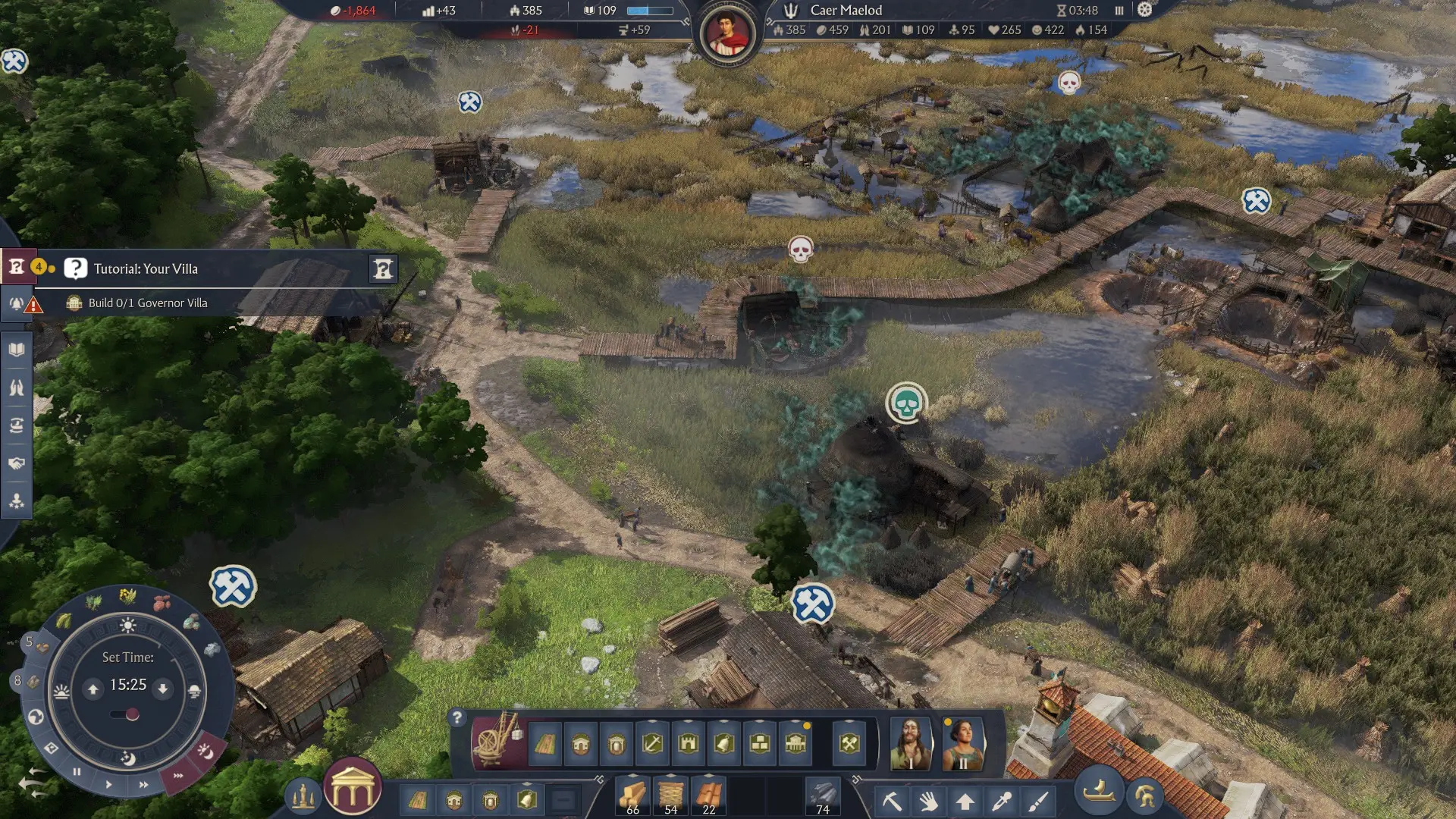Image resolution: width=1456 pixels, height=819 pixels.
Task: Click the governor portrait medallion
Action: pos(727,33)
